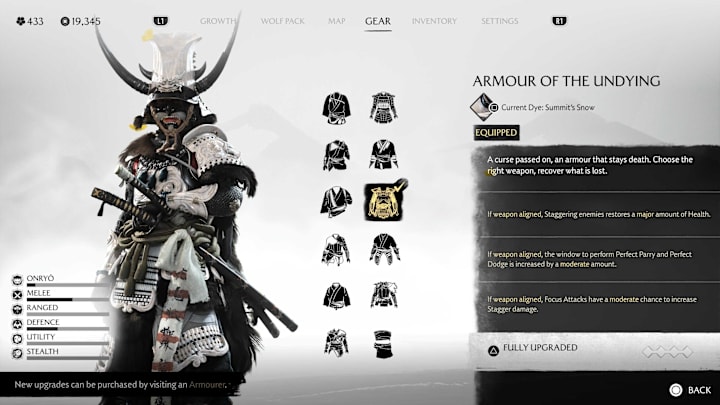Image resolution: width=720 pixels, height=405 pixels.
Task: Open the Inventory tab
Action: pos(434,21)
